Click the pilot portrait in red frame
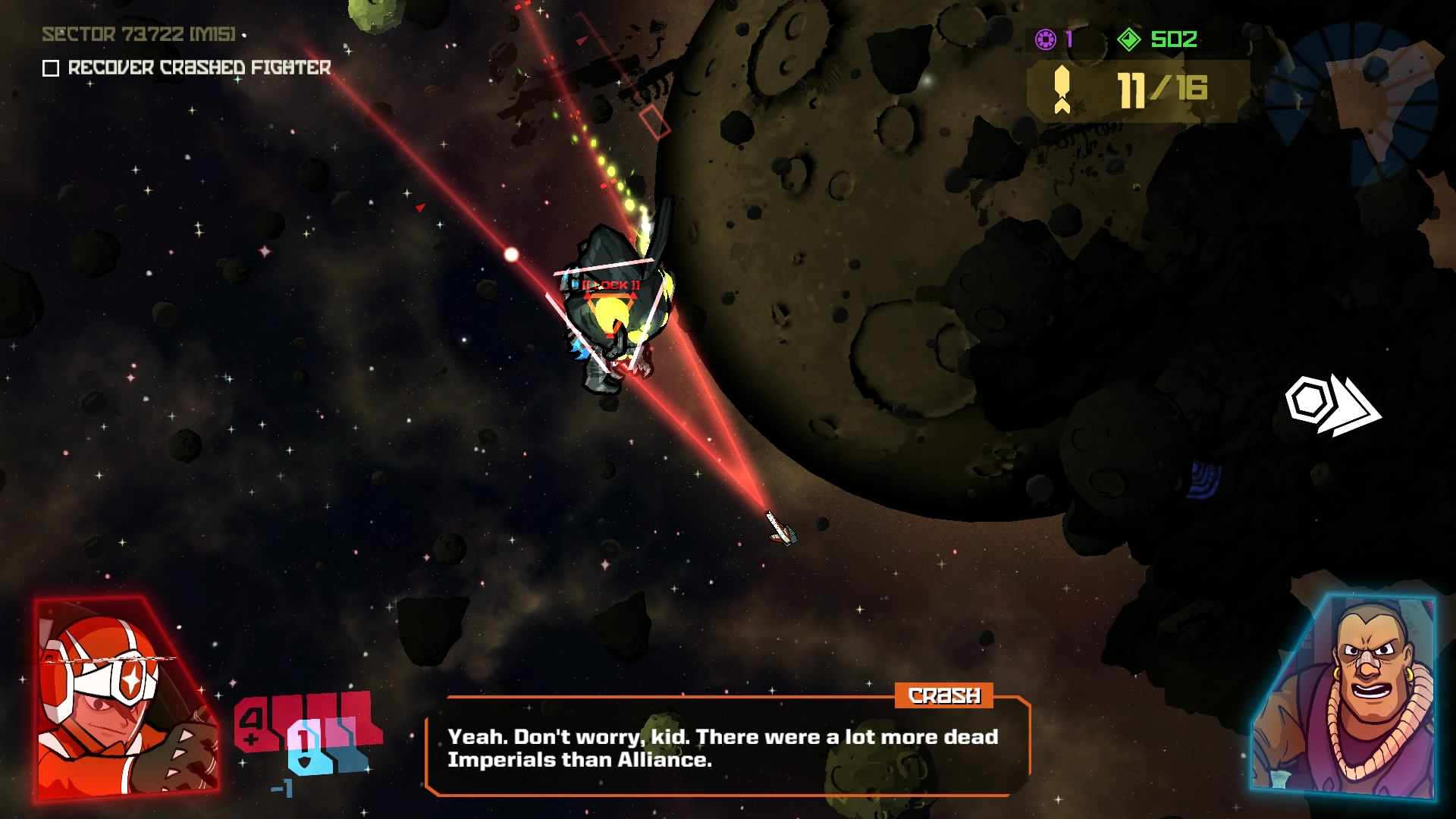1456x819 pixels. [x=125, y=699]
